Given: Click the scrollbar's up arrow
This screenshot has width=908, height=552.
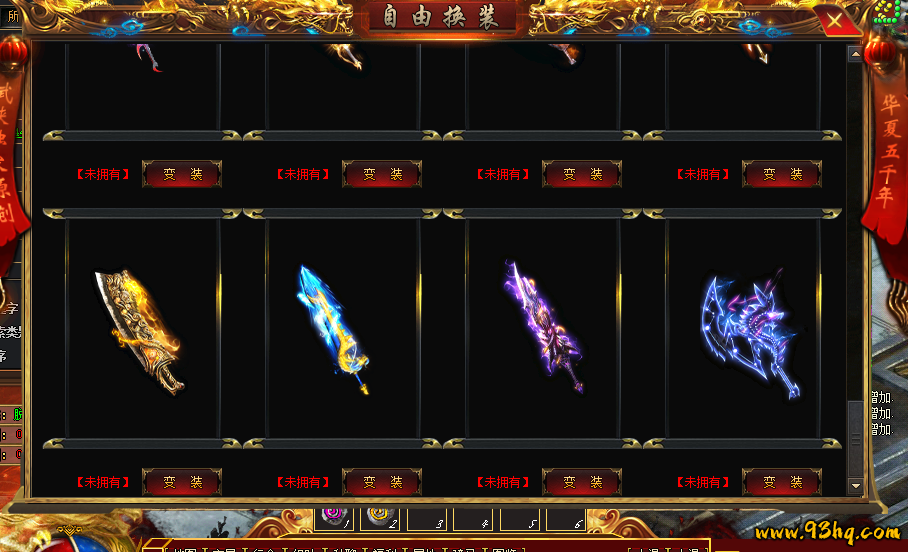Looking at the screenshot, I should (855, 54).
